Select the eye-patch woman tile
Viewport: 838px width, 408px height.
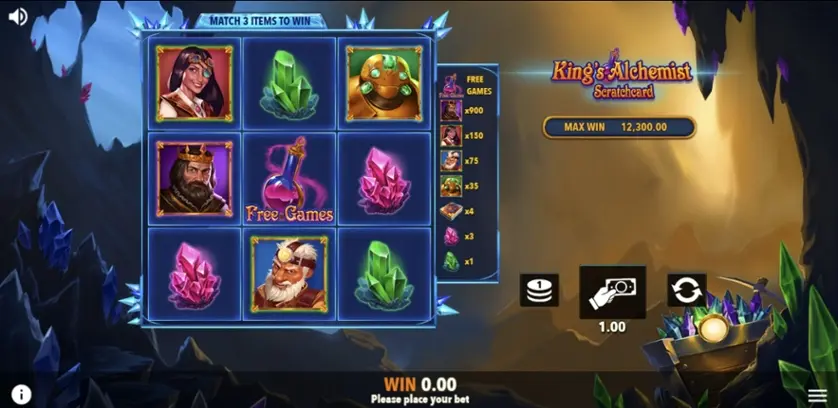coord(194,84)
